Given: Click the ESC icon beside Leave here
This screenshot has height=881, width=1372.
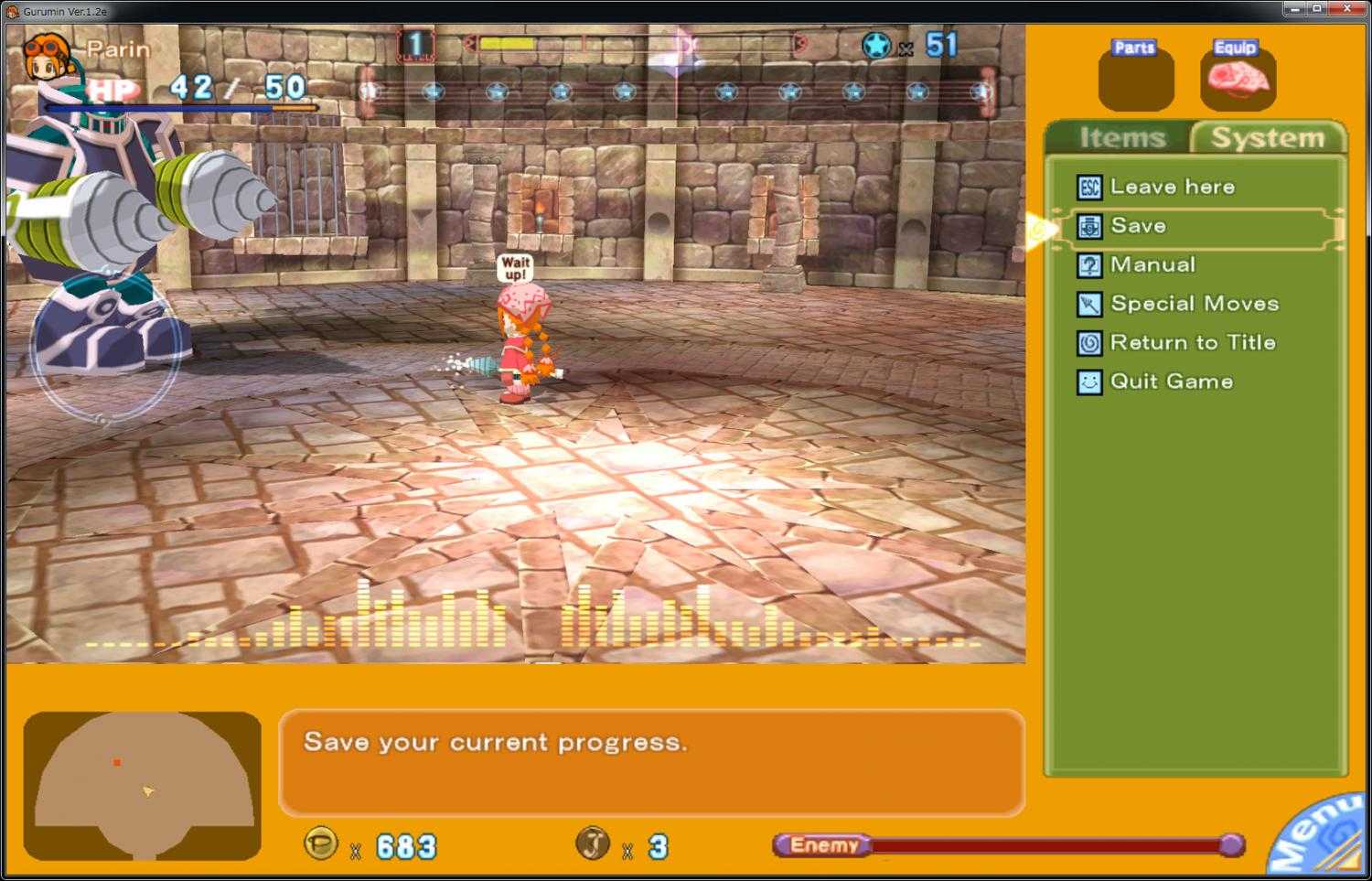Looking at the screenshot, I should pos(1088,187).
